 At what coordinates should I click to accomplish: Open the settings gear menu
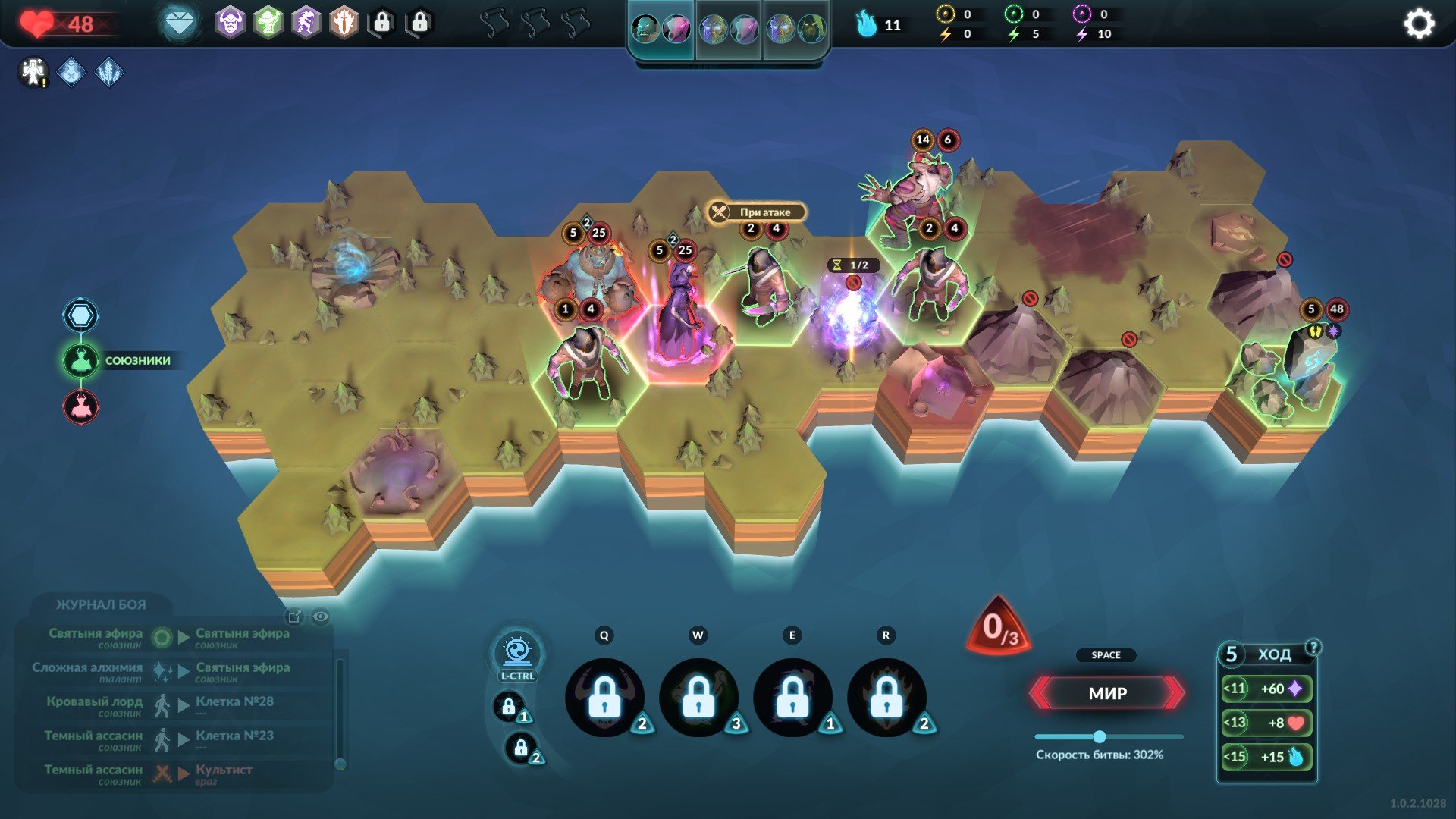1419,24
